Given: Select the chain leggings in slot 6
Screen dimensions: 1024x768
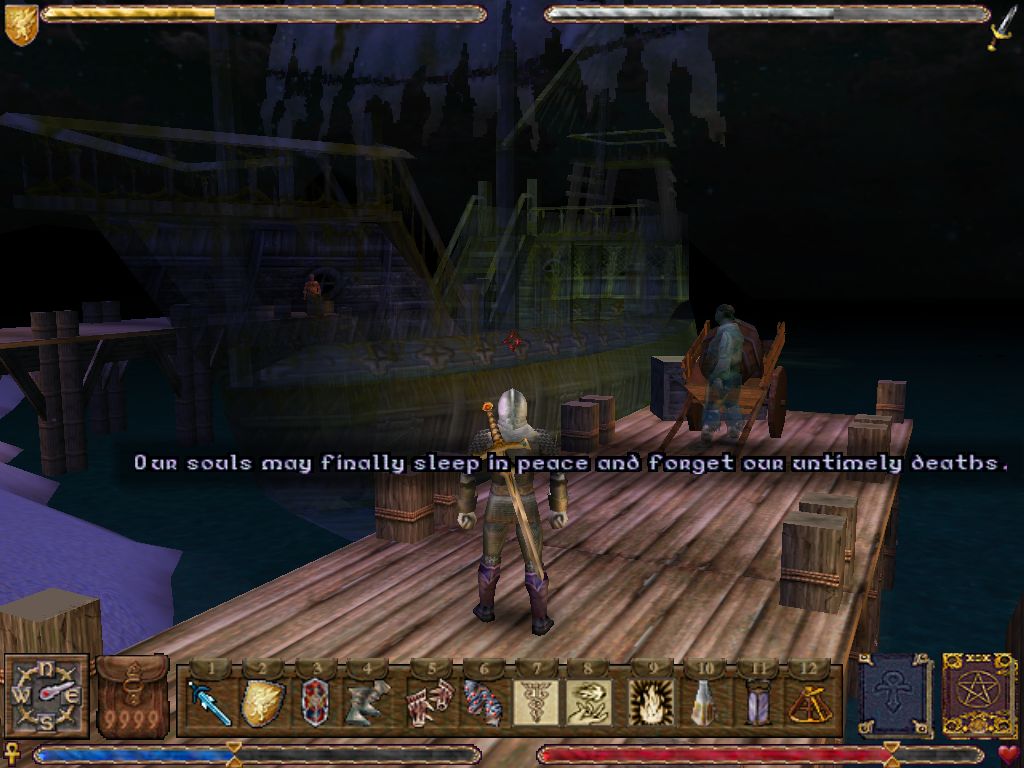Looking at the screenshot, I should tap(482, 701).
